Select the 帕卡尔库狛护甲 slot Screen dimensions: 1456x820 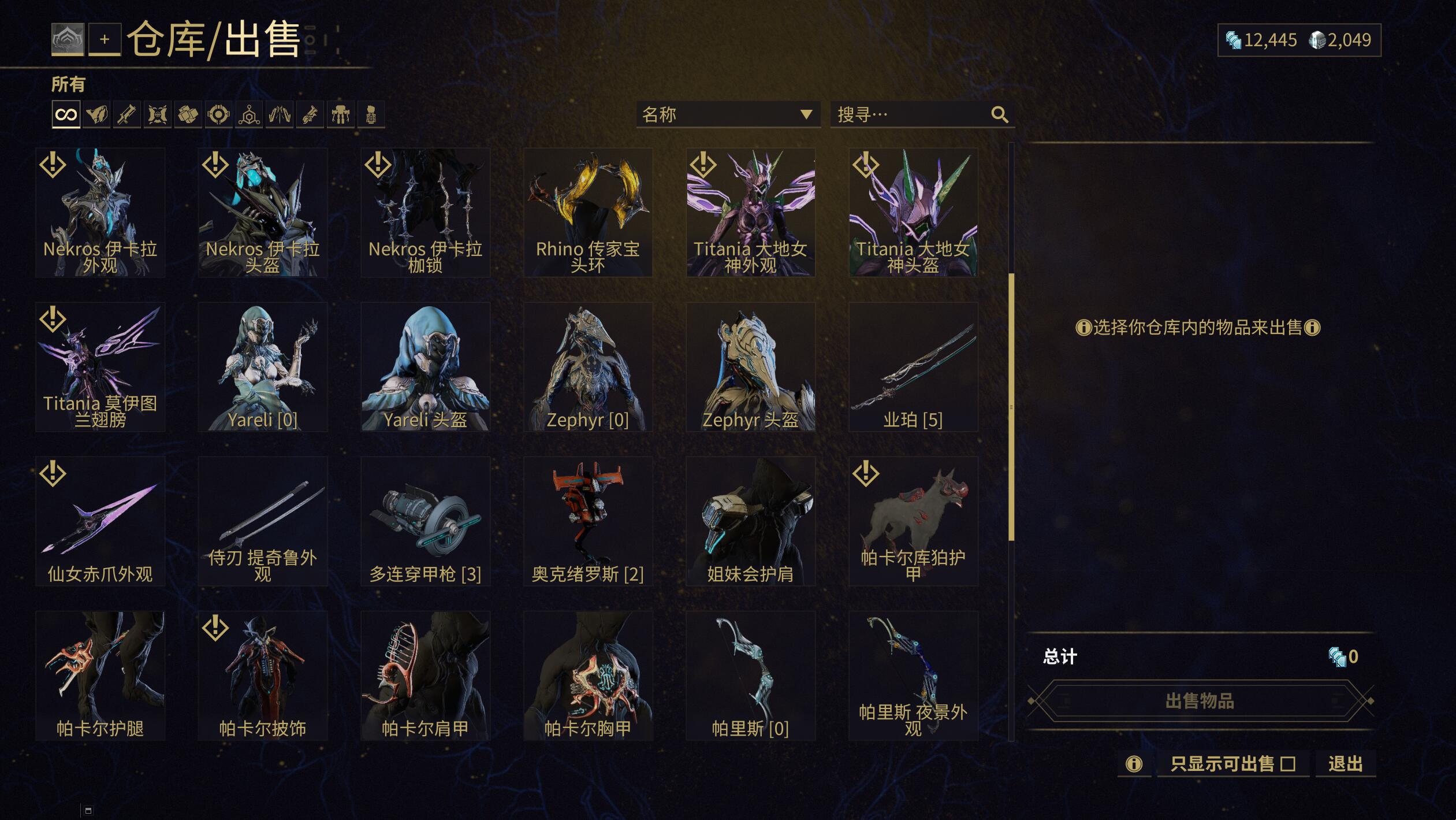click(x=913, y=521)
